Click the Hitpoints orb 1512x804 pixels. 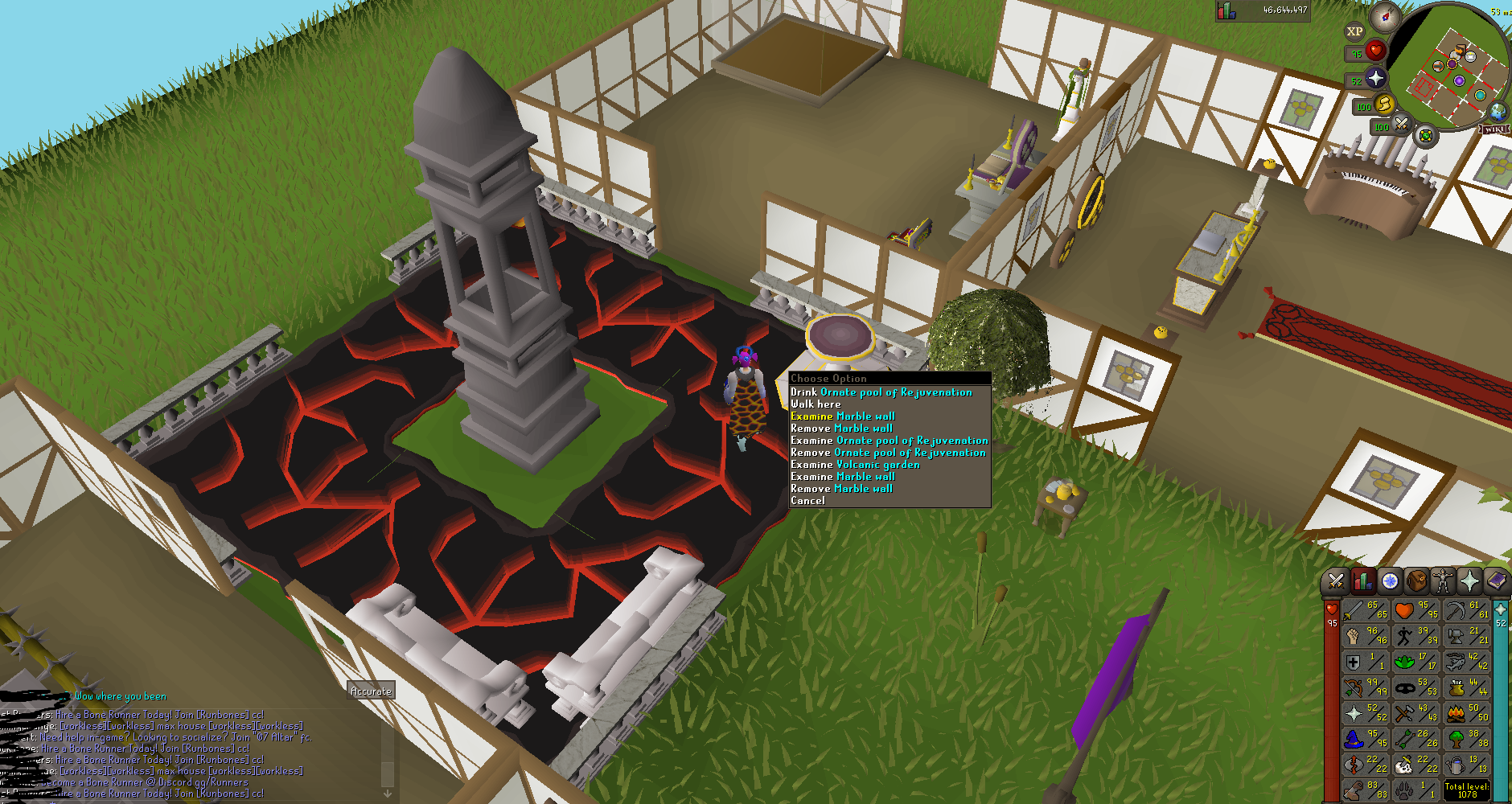1376,50
